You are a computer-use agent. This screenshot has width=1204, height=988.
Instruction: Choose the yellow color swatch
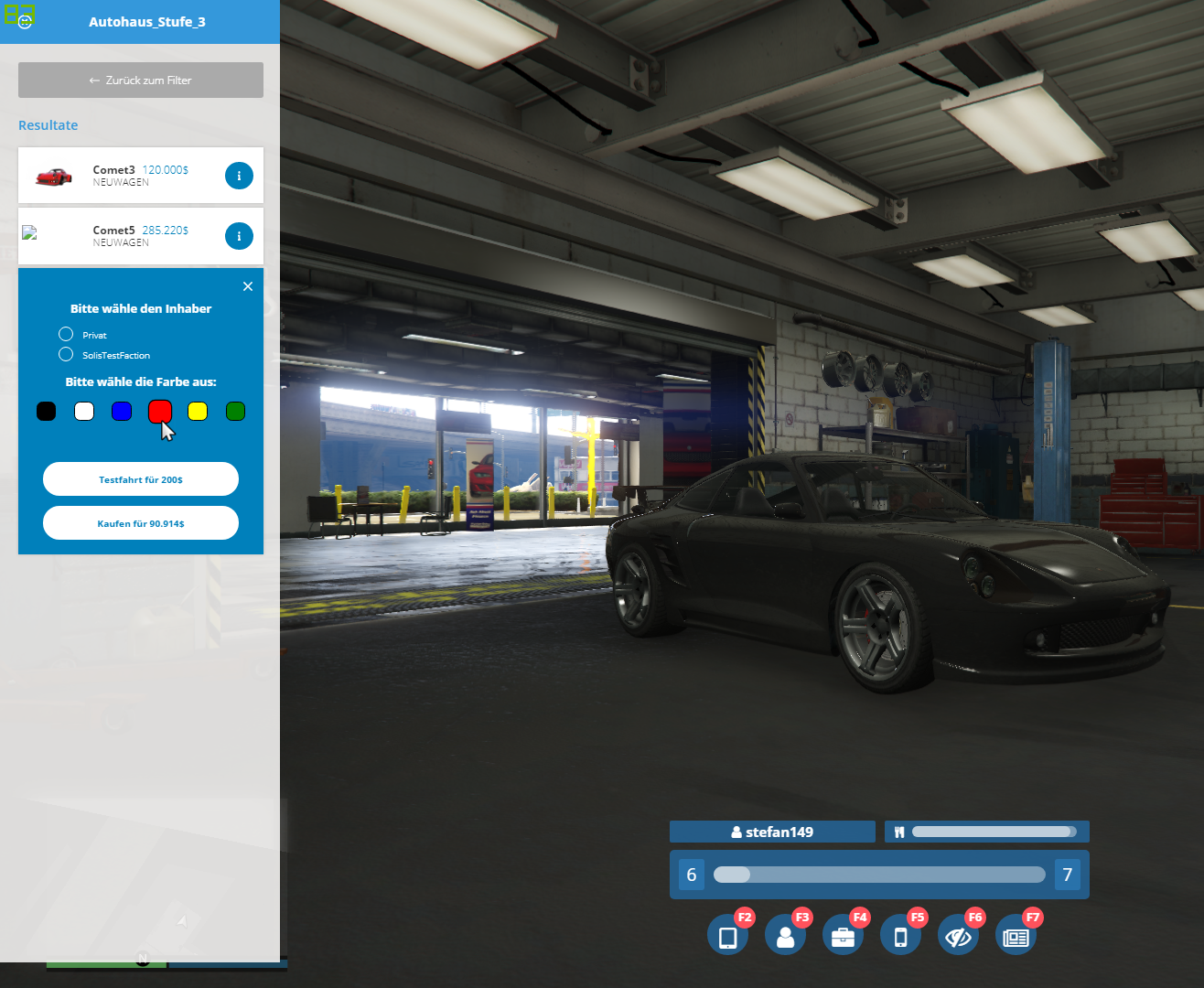198,412
